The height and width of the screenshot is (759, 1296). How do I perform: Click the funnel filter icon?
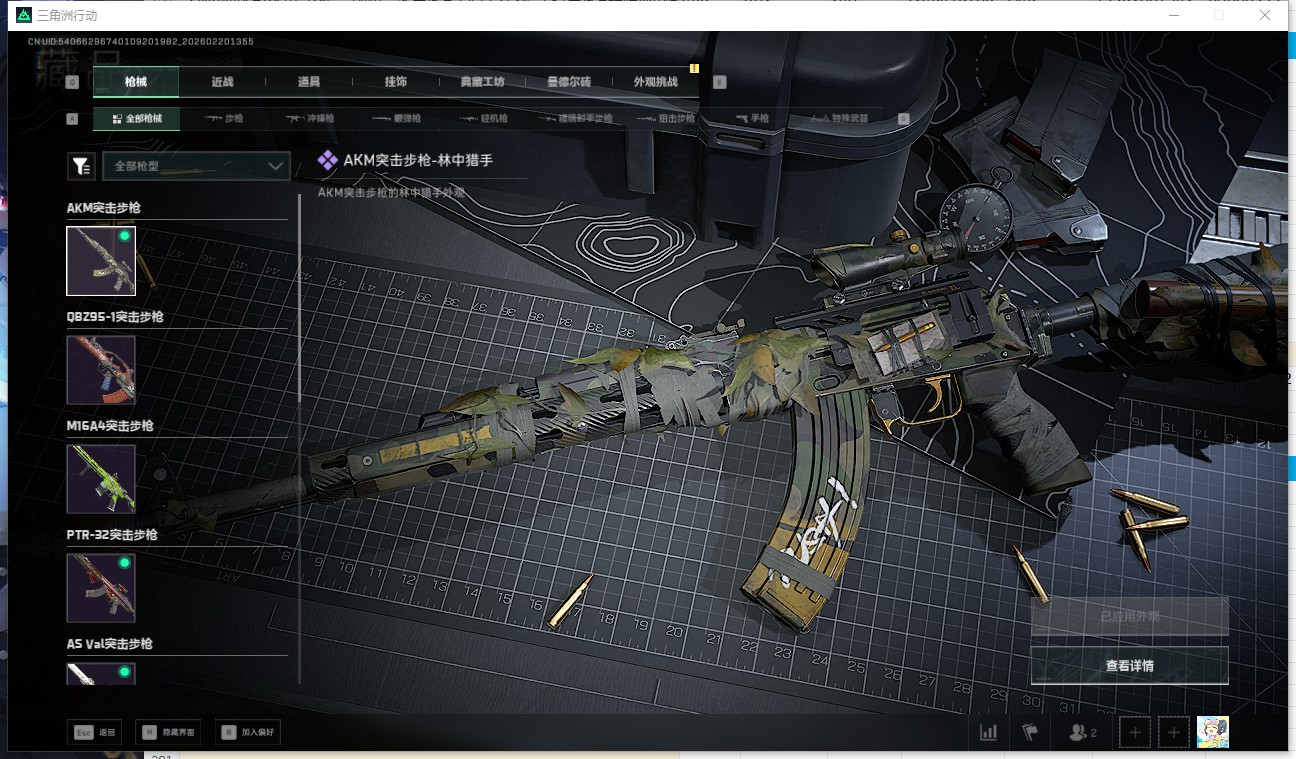click(x=81, y=167)
